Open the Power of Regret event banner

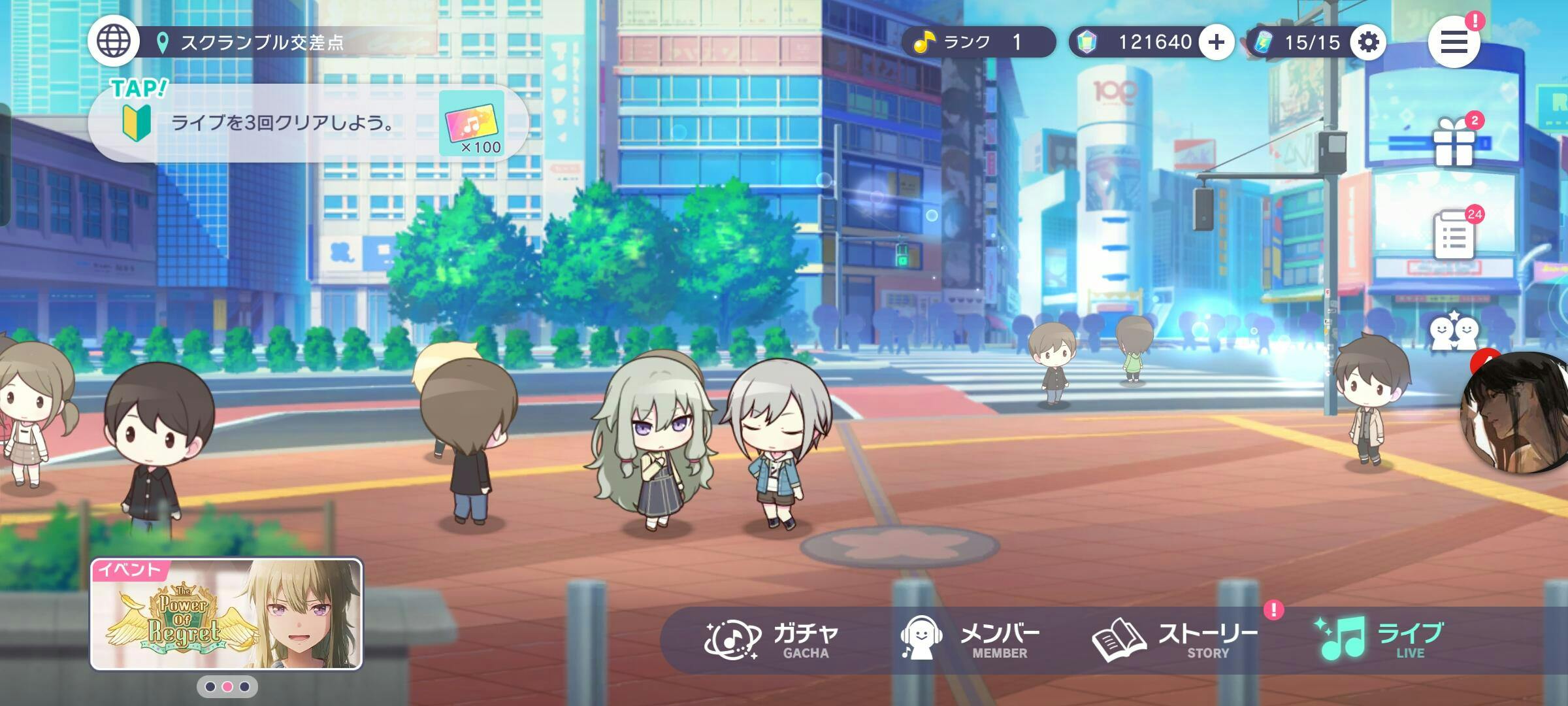click(x=227, y=614)
